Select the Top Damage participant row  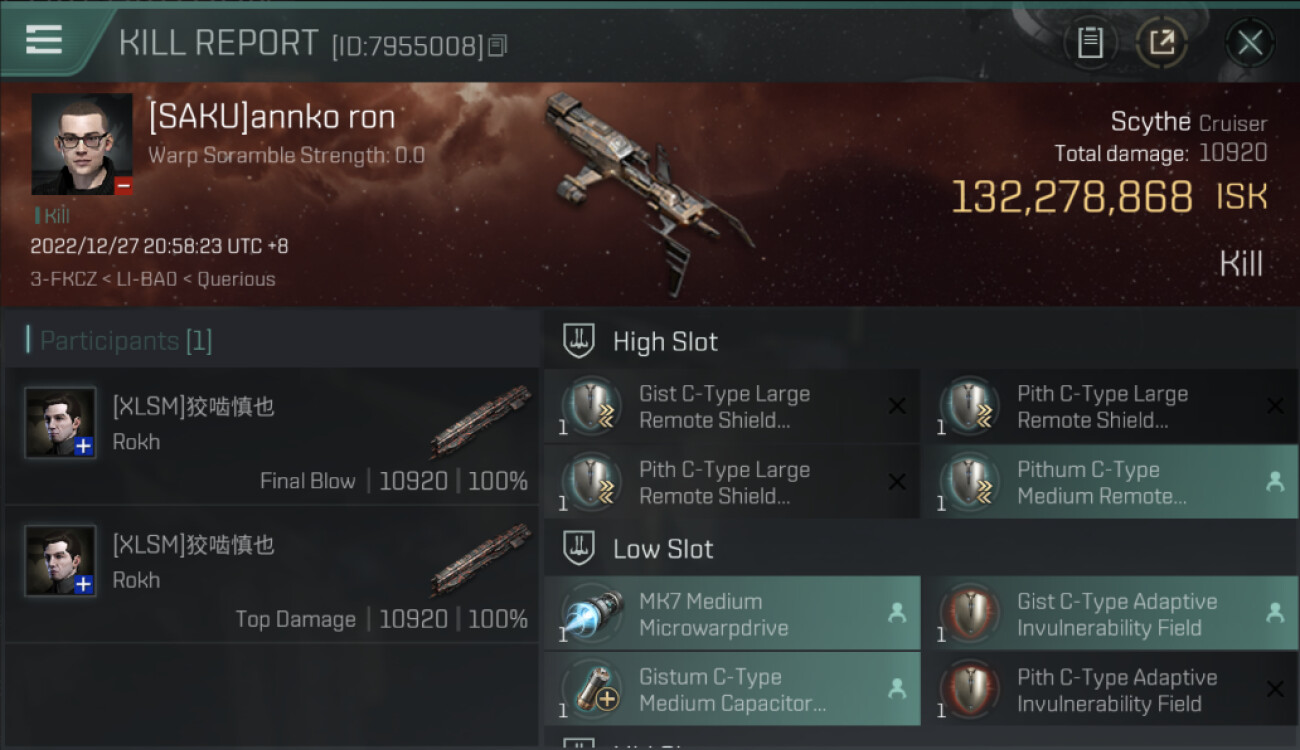(272, 574)
